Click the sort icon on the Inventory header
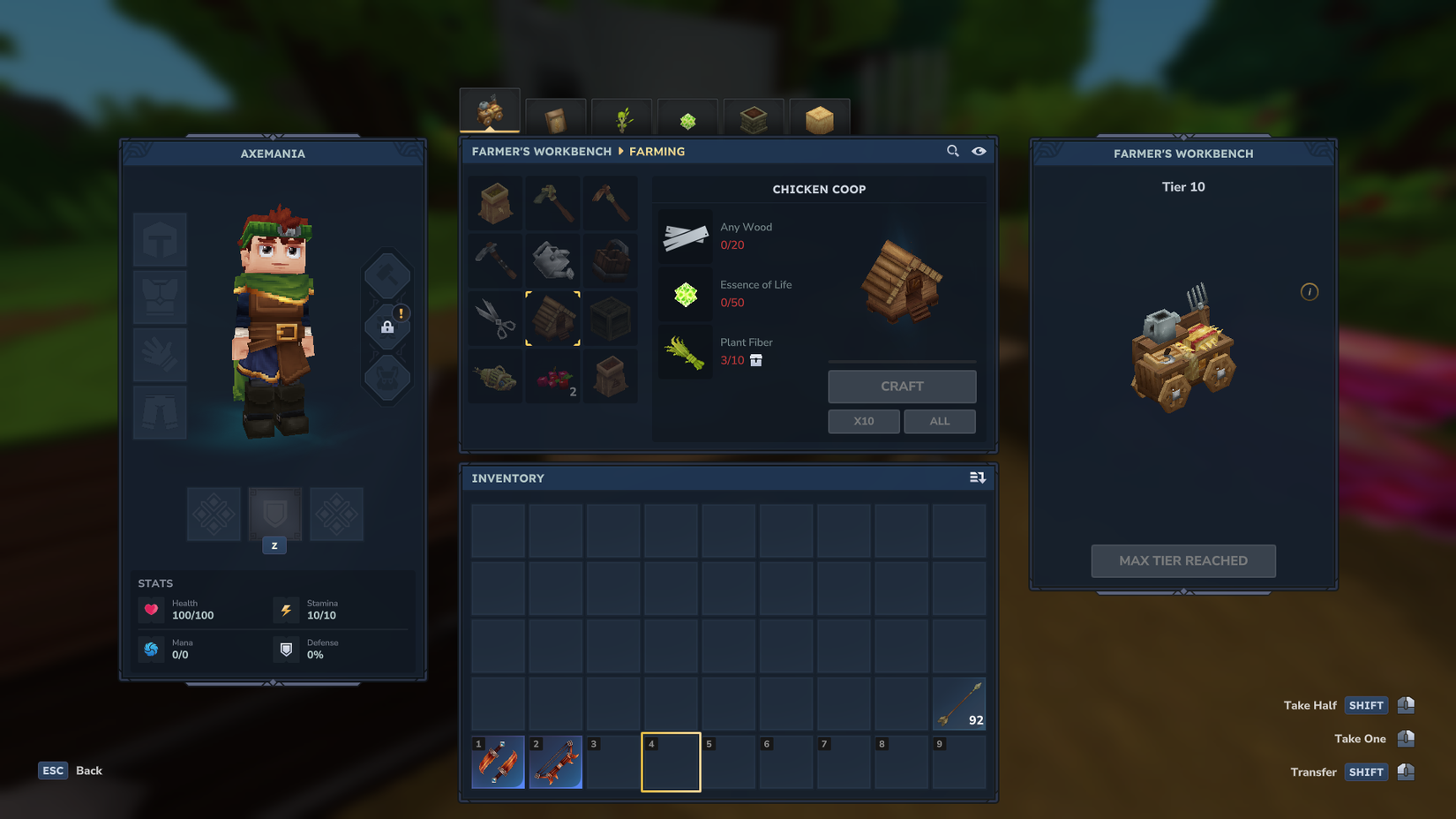The height and width of the screenshot is (819, 1456). click(x=977, y=477)
